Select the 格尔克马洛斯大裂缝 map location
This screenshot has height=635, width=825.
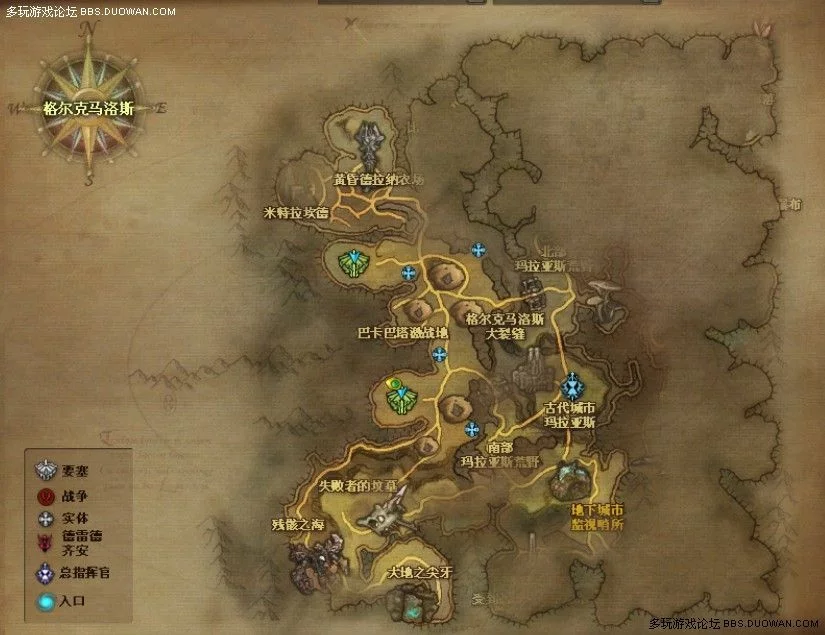coord(504,326)
